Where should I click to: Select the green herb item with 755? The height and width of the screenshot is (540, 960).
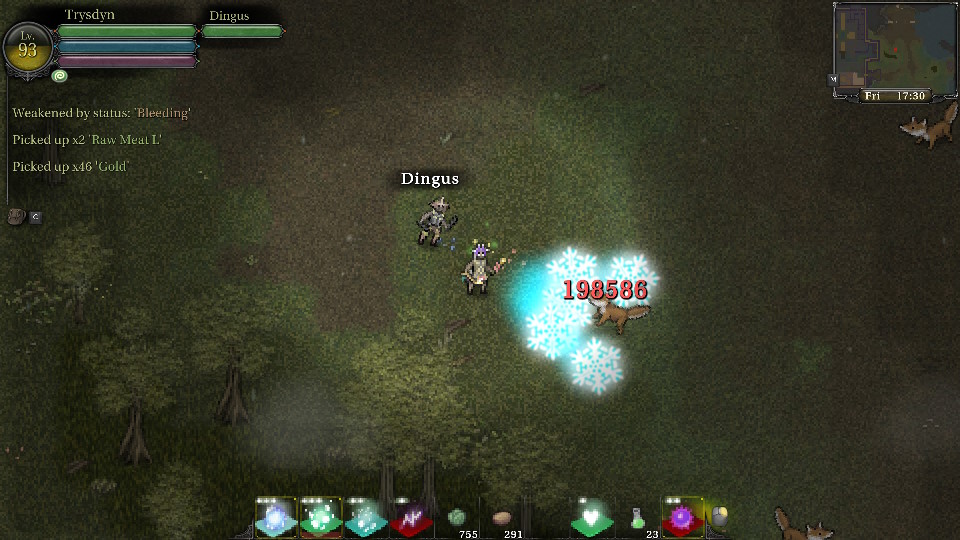[457, 518]
